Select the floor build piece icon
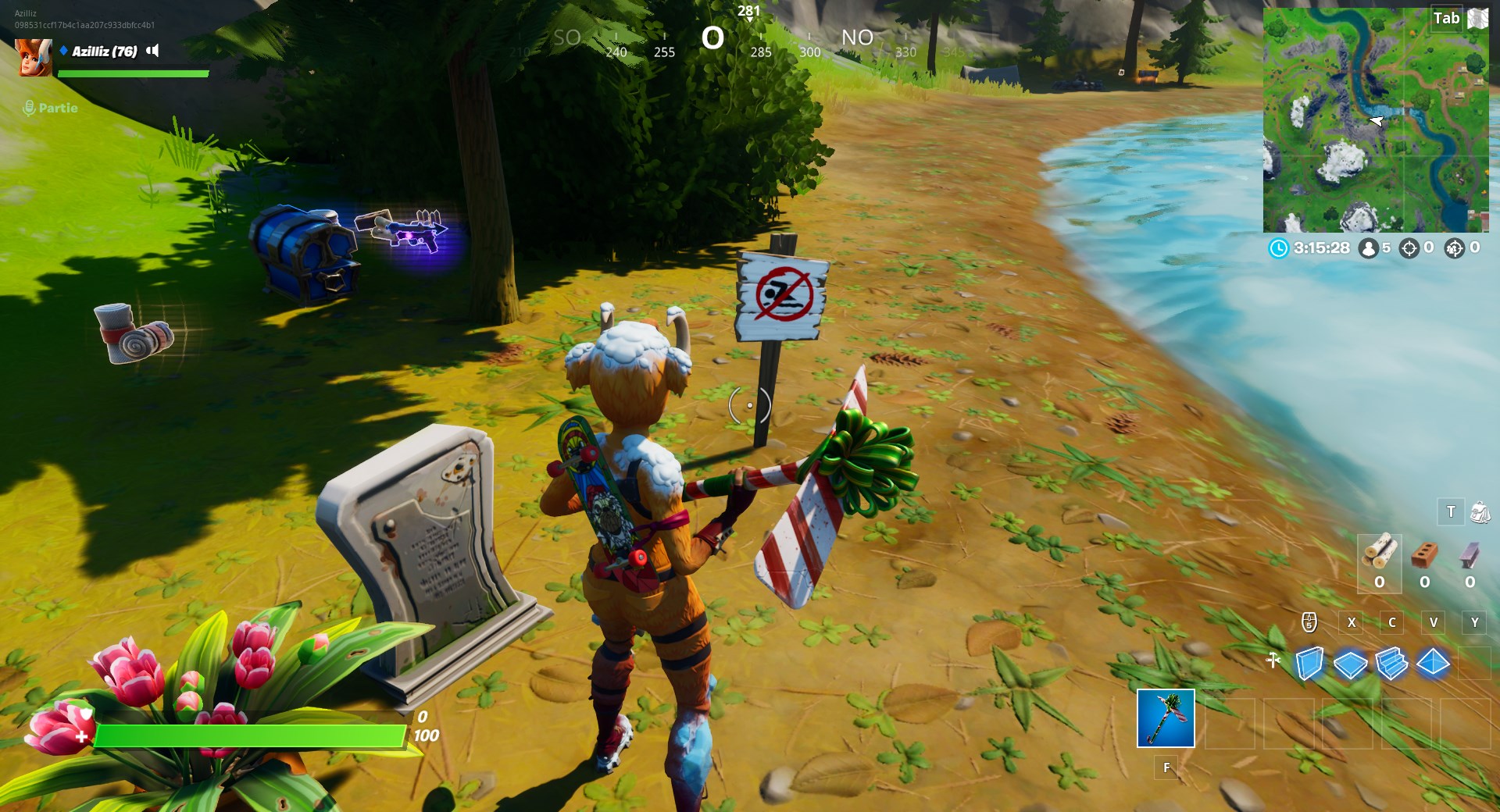 [1350, 664]
